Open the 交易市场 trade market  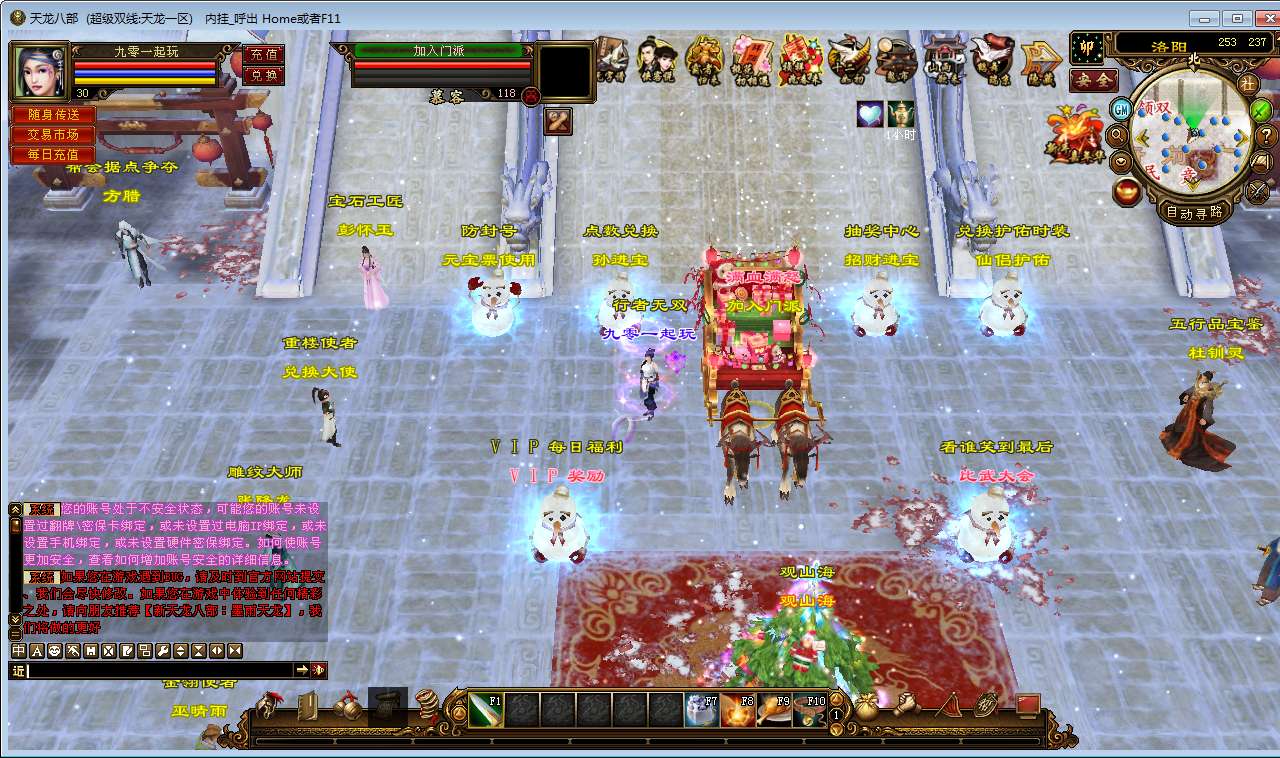[x=53, y=135]
